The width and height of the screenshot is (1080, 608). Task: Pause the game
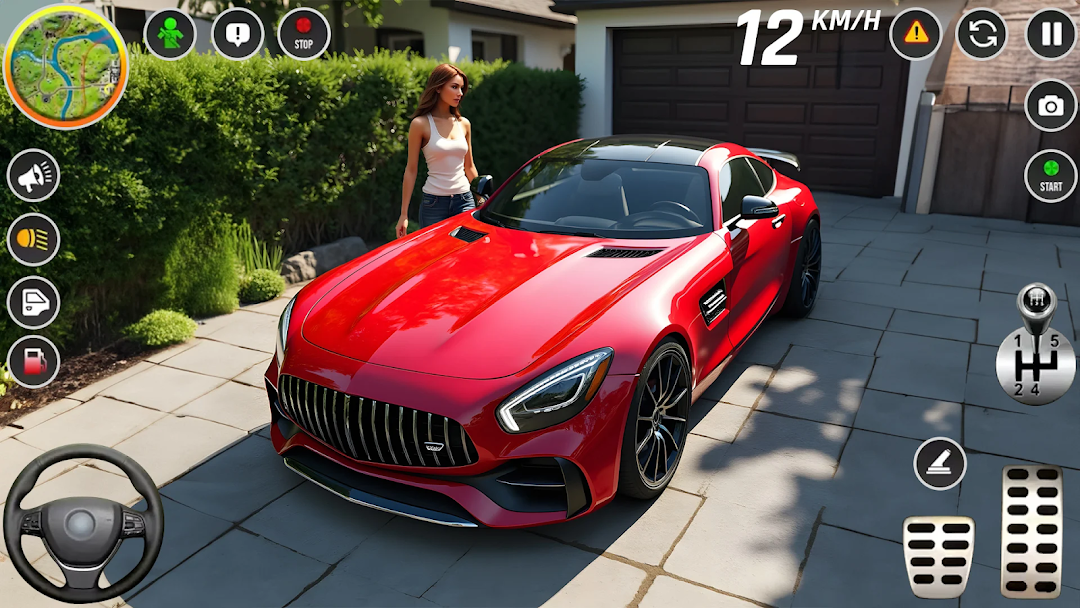pos(1051,34)
